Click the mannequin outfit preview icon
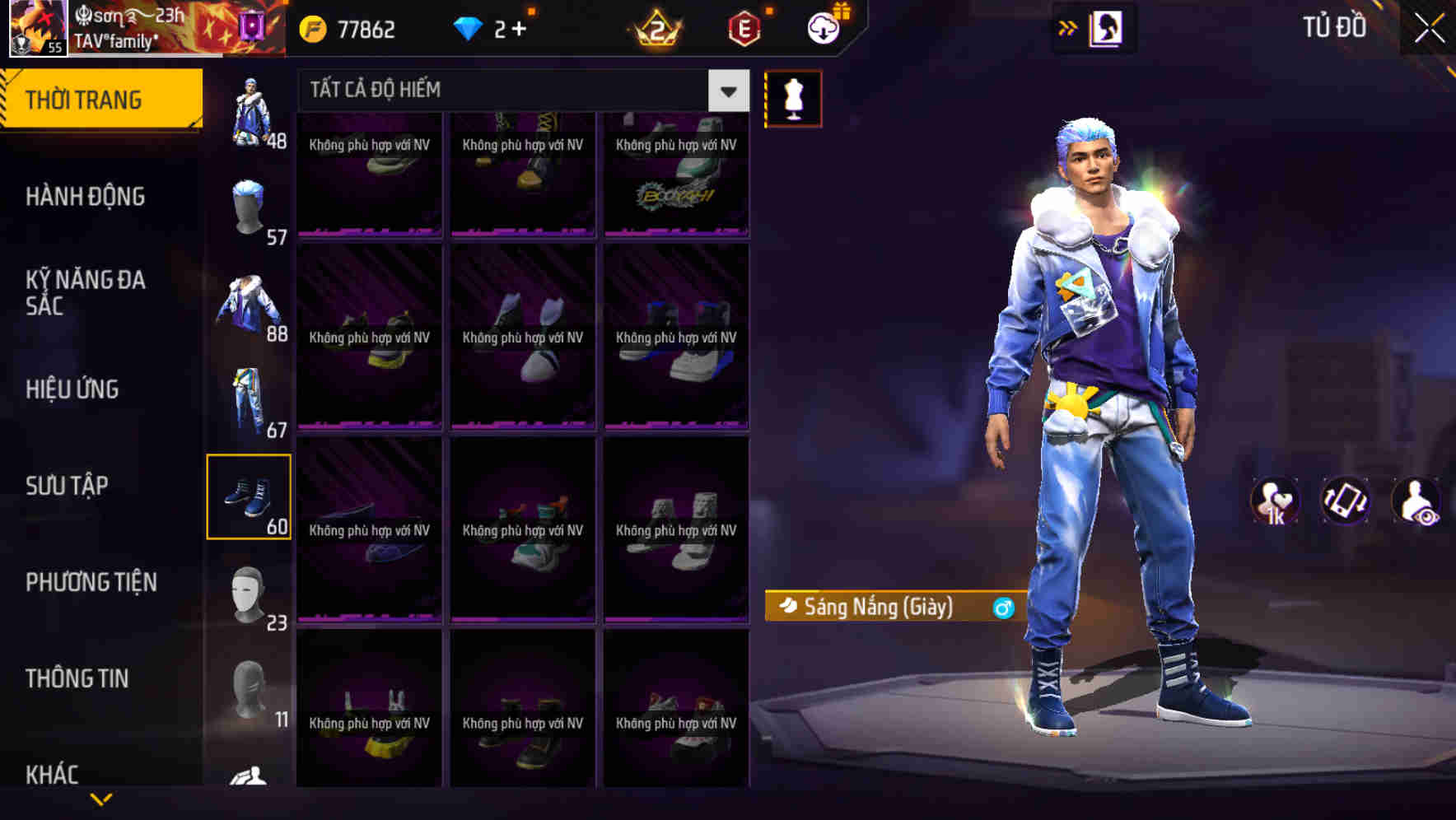The width and height of the screenshot is (1456, 820). 793,97
